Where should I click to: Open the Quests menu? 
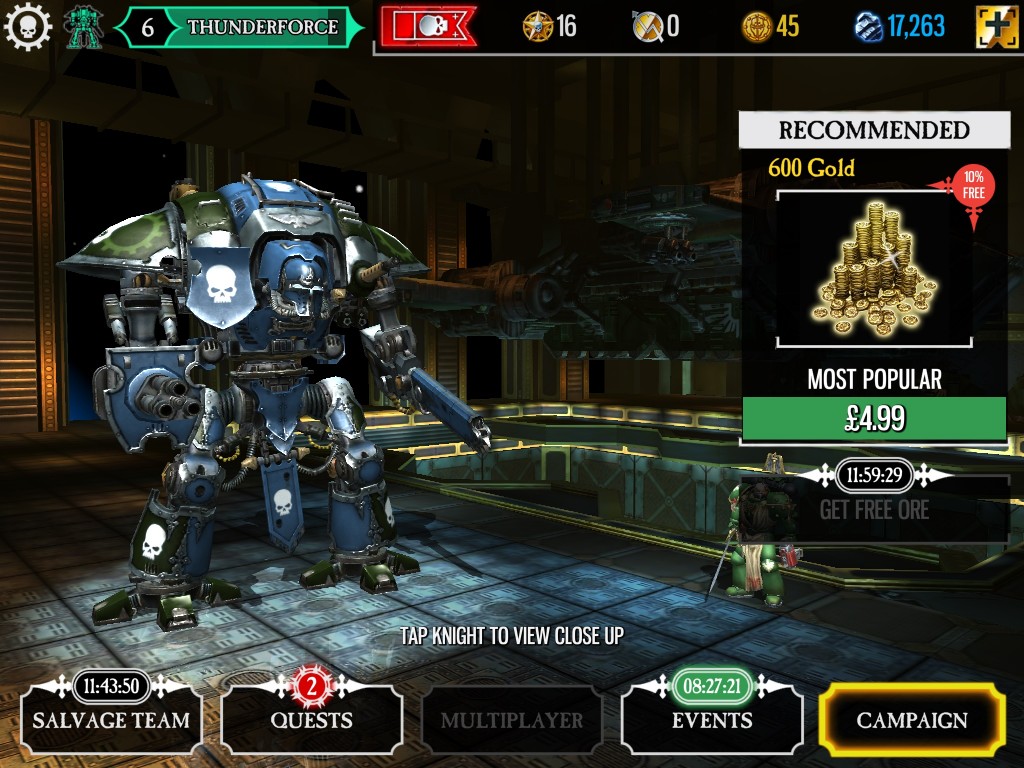[311, 720]
